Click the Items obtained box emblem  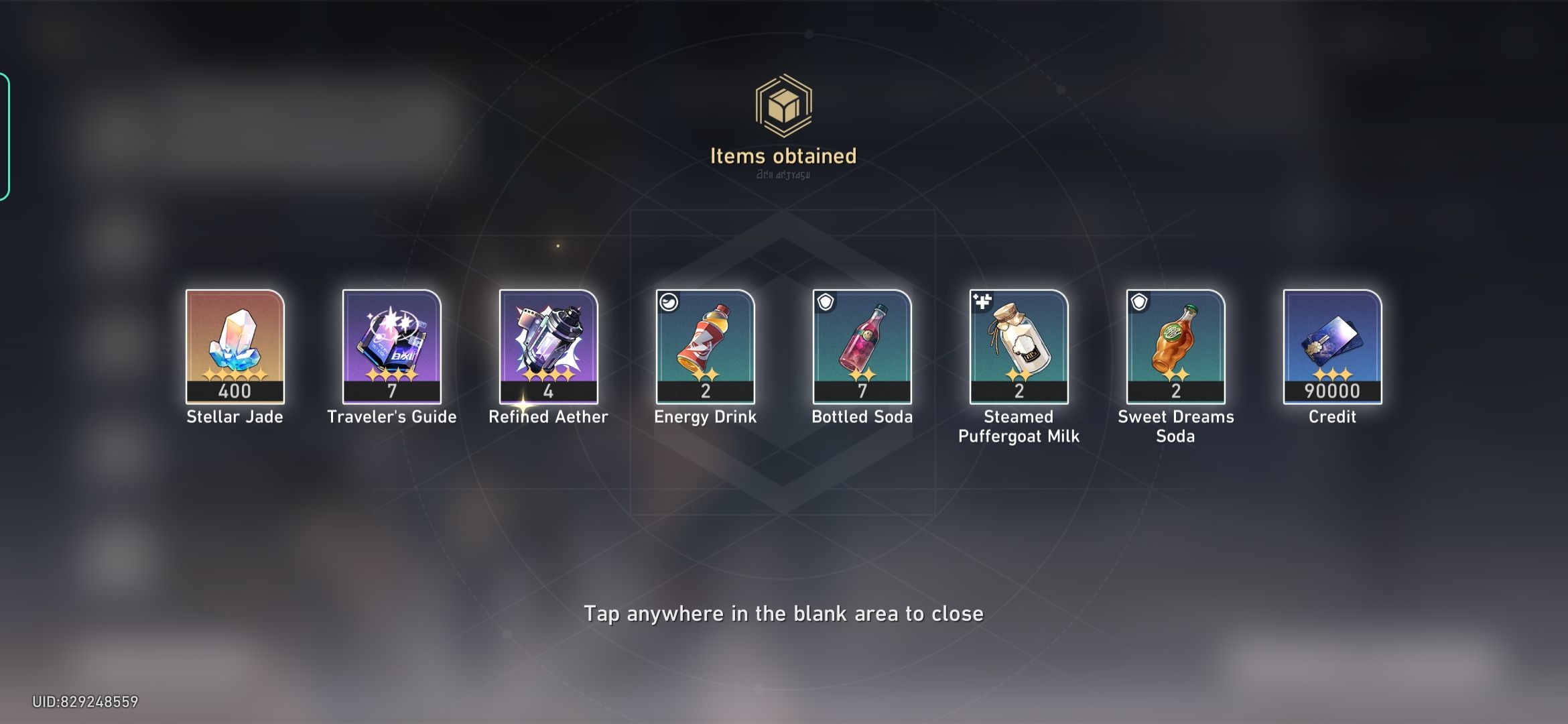tap(784, 104)
